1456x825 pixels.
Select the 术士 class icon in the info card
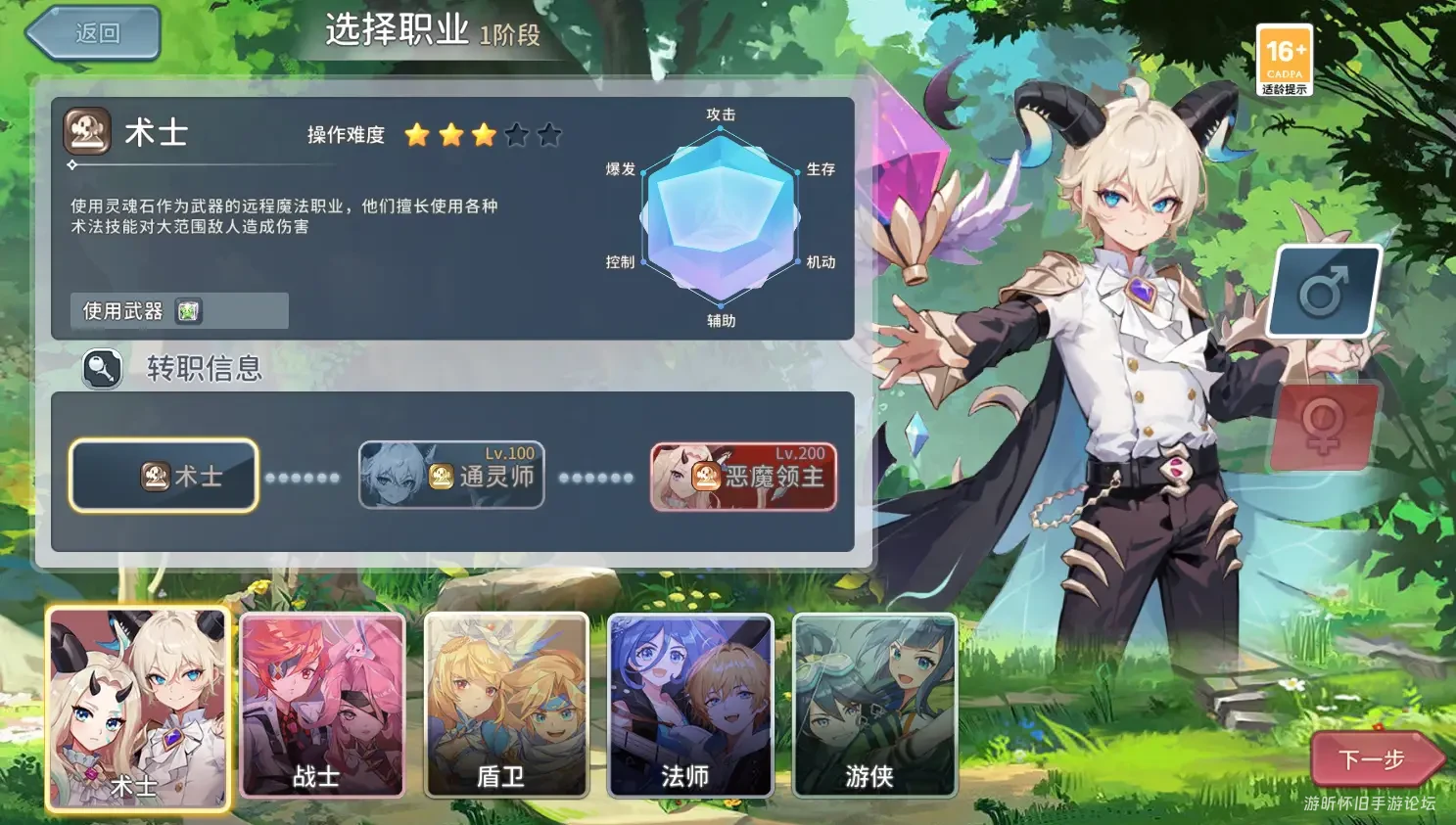pos(86,130)
